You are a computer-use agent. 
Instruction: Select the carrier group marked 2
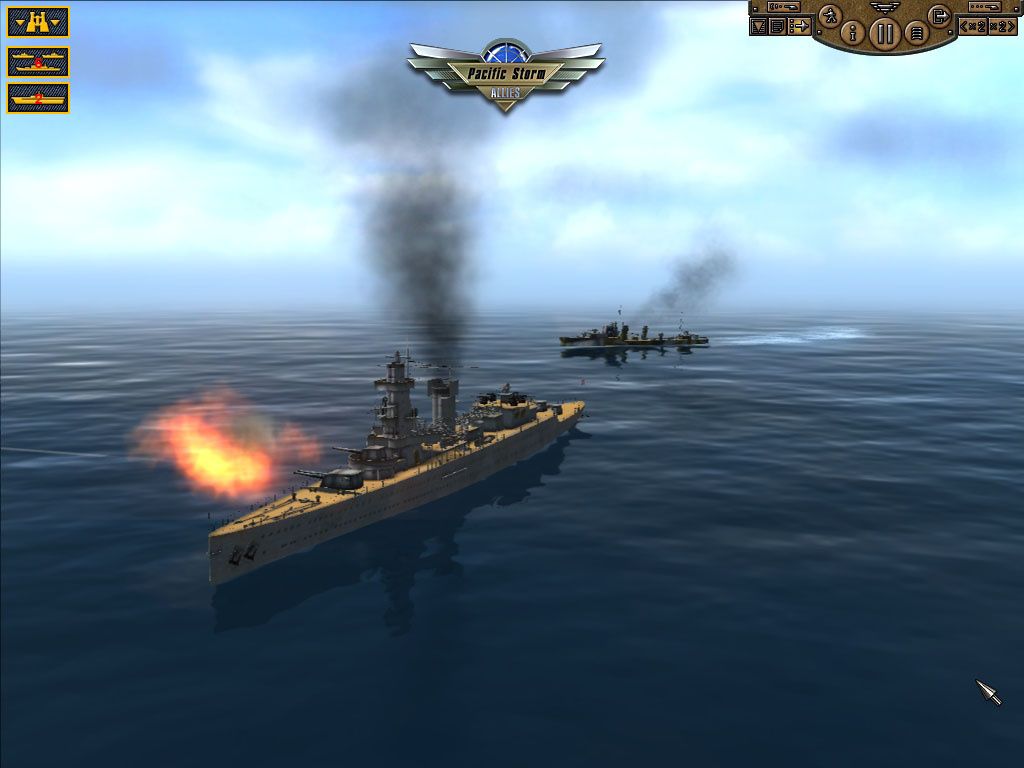pos(38,98)
